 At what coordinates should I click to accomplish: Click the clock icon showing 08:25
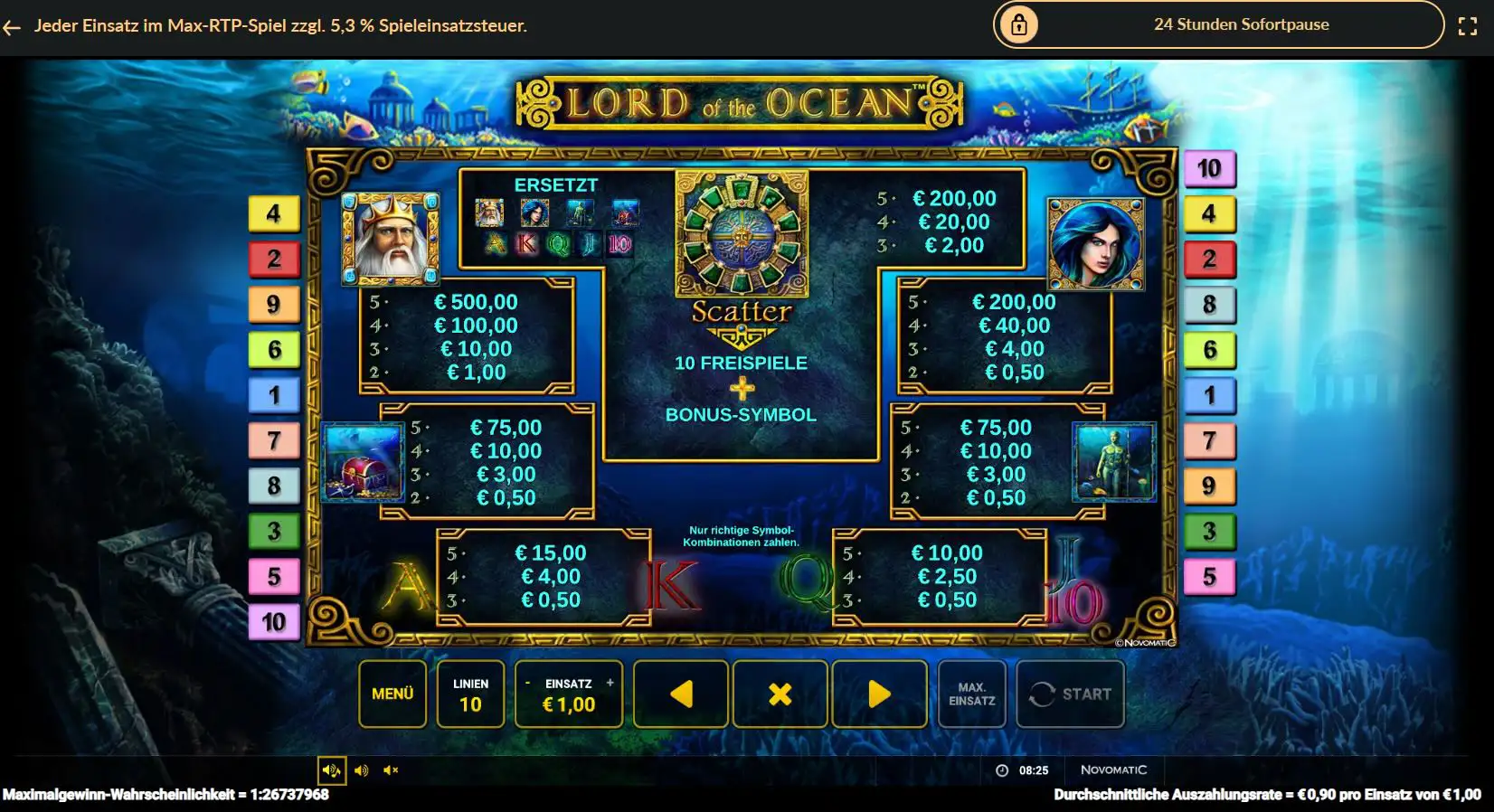coord(1002,770)
